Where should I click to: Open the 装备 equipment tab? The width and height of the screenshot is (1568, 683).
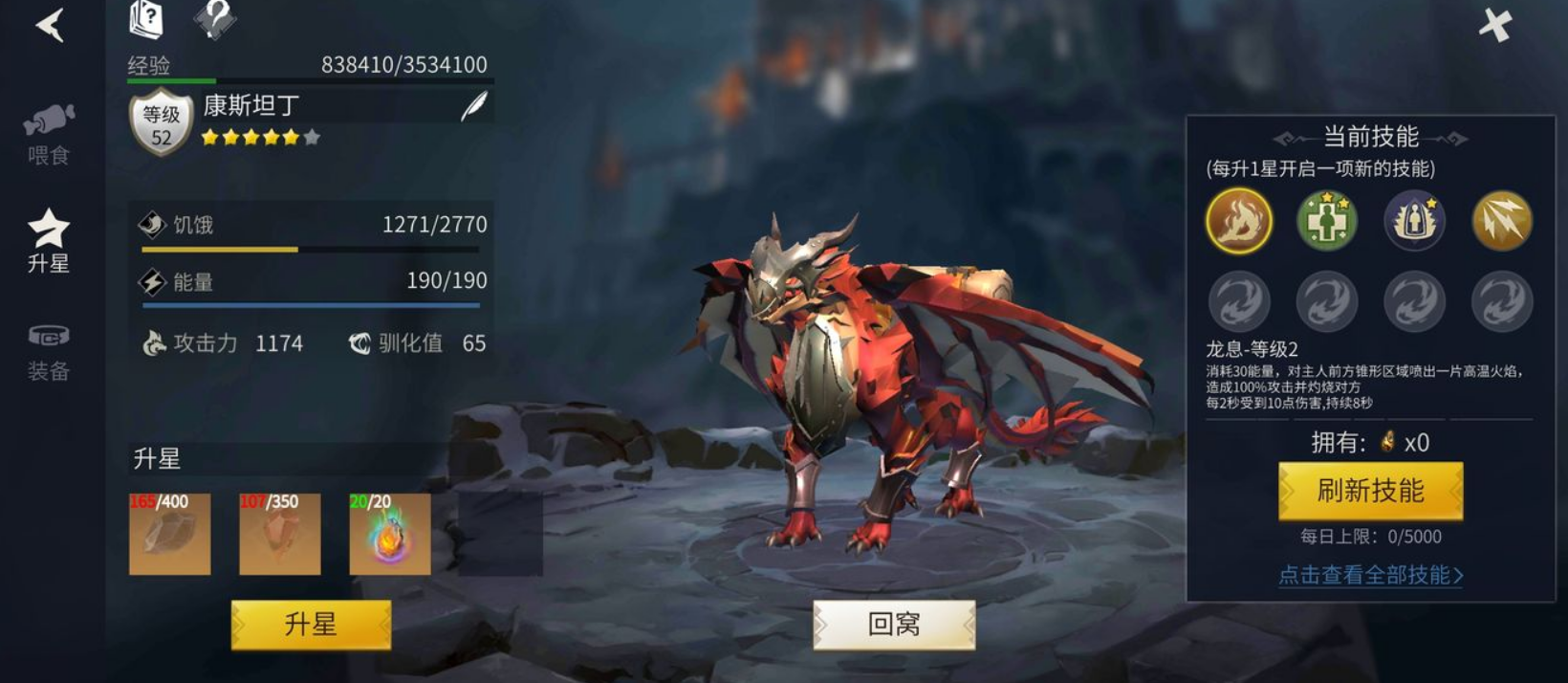[49, 351]
